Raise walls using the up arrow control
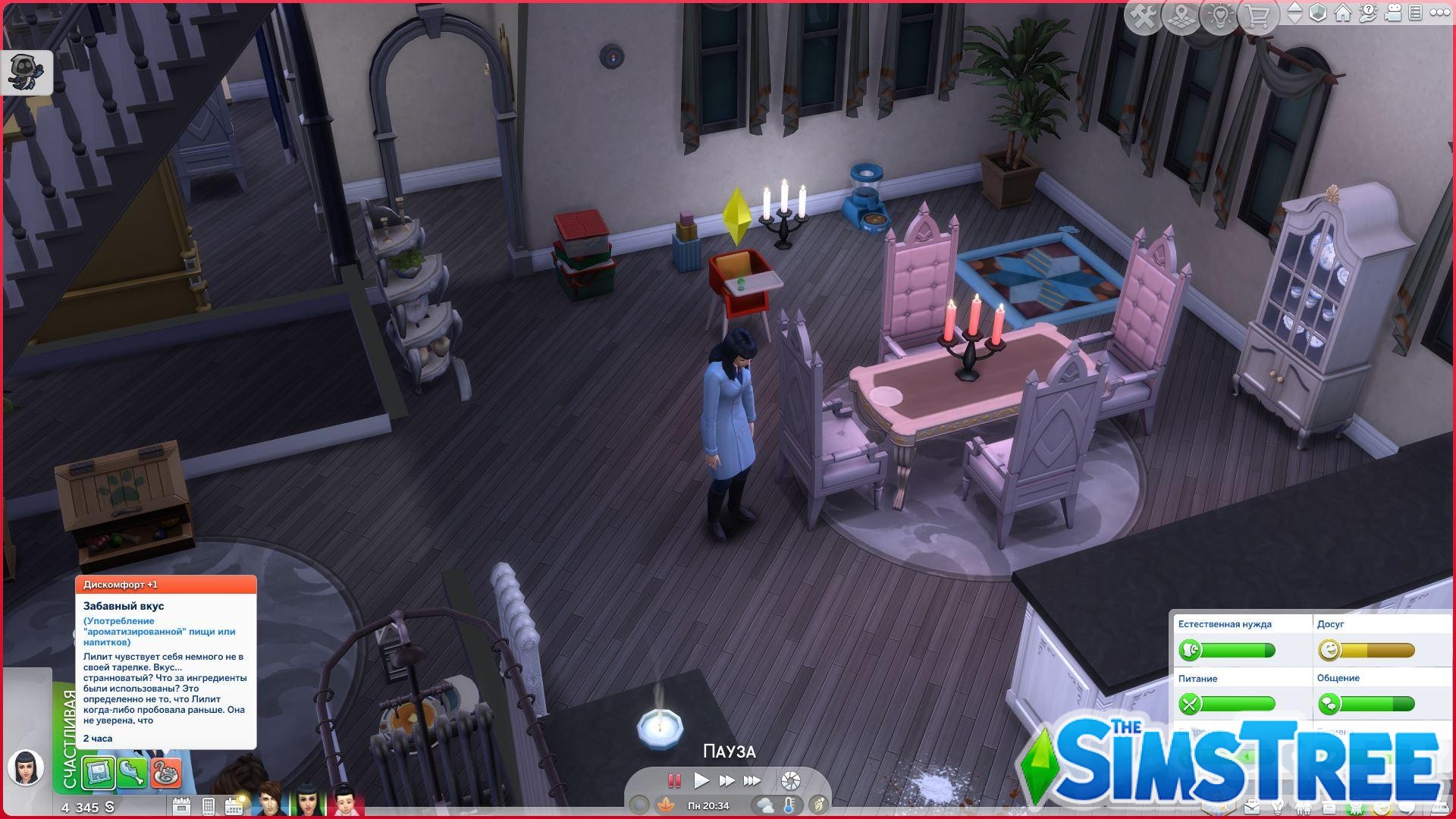The image size is (1456, 819). (1295, 7)
